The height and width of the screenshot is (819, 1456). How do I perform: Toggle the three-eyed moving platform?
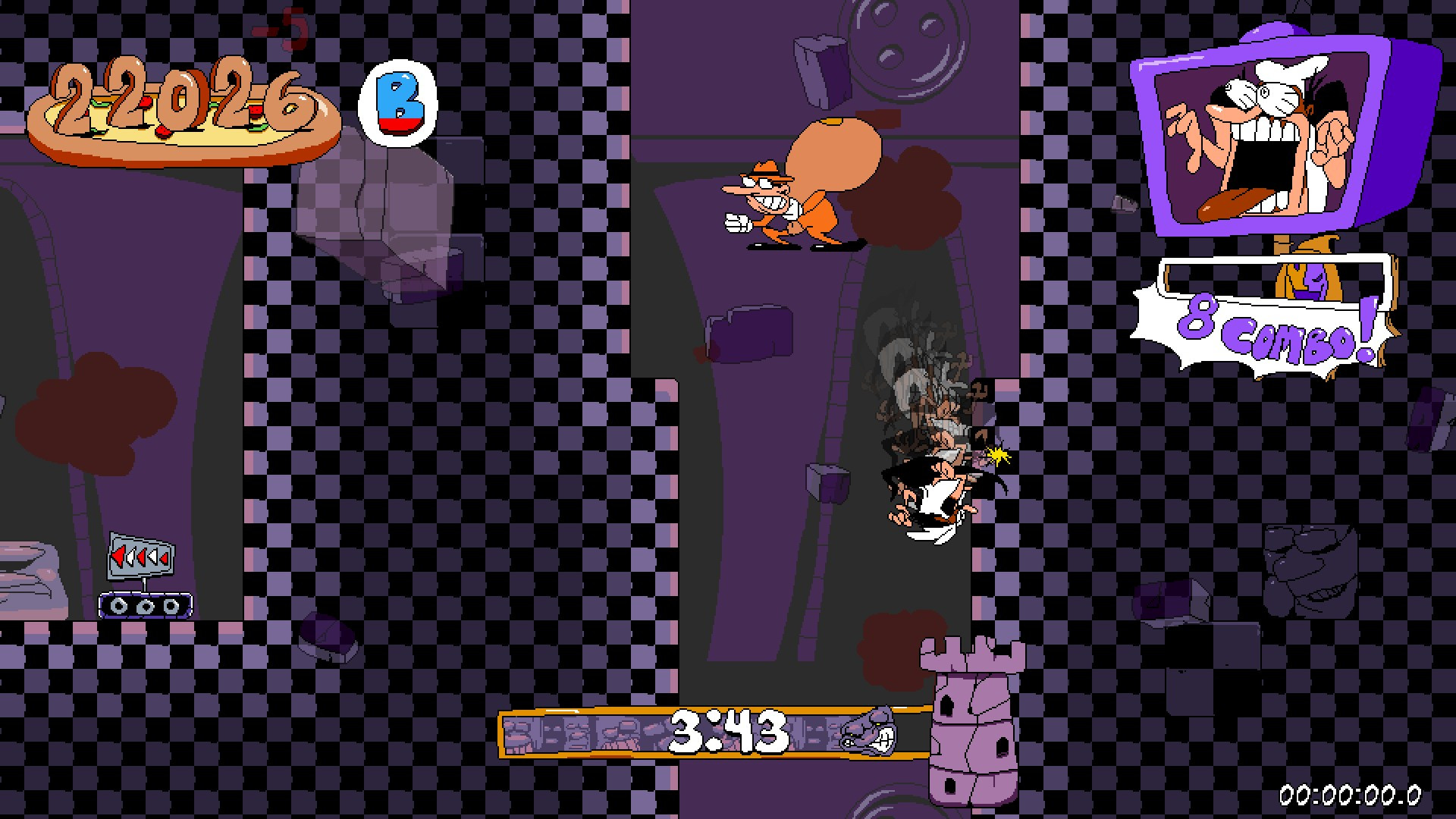click(146, 607)
